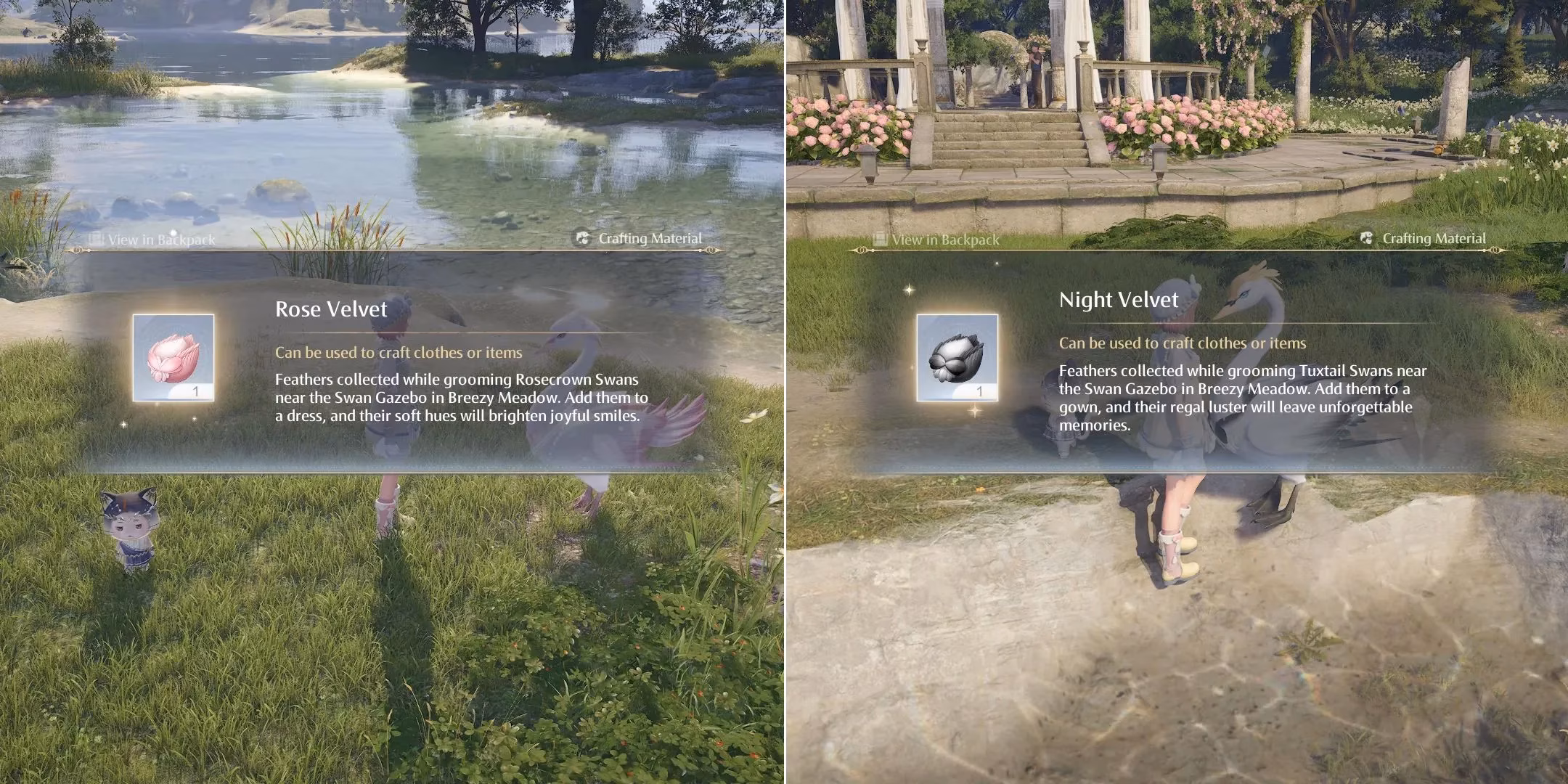The width and height of the screenshot is (1568, 784).
Task: Select the pink Rose Velvet item icon
Action: click(173, 358)
